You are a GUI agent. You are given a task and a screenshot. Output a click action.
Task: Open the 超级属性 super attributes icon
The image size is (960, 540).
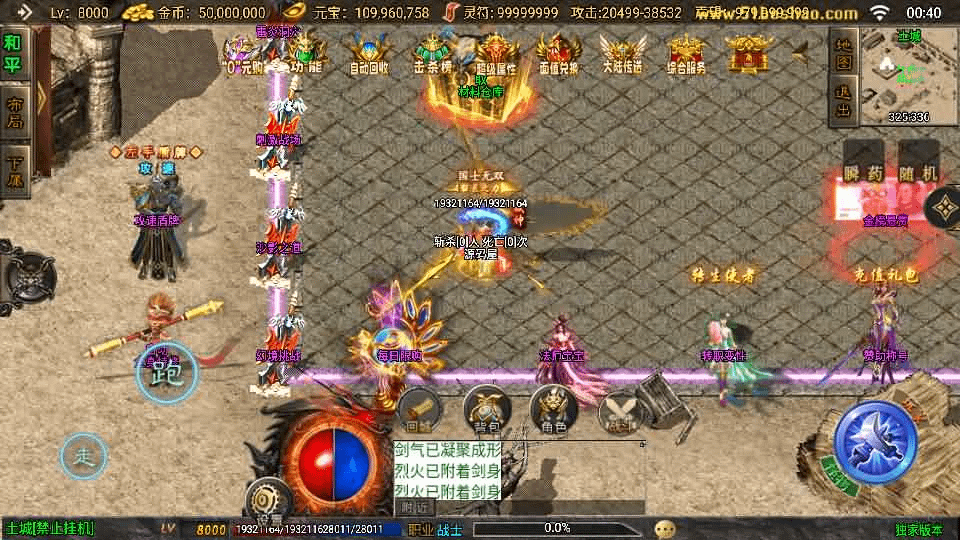coord(496,53)
